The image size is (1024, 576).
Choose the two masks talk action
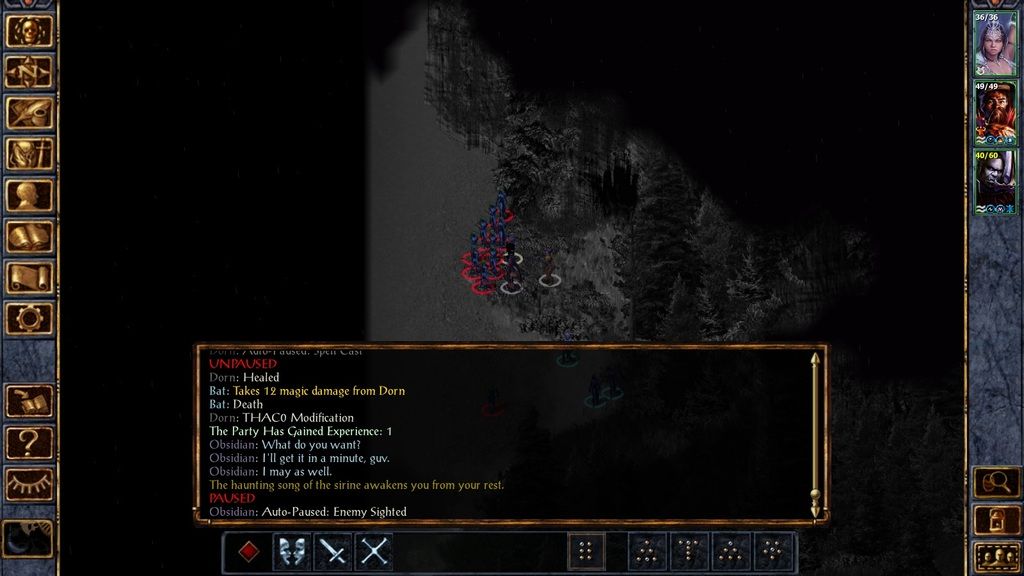[291, 552]
